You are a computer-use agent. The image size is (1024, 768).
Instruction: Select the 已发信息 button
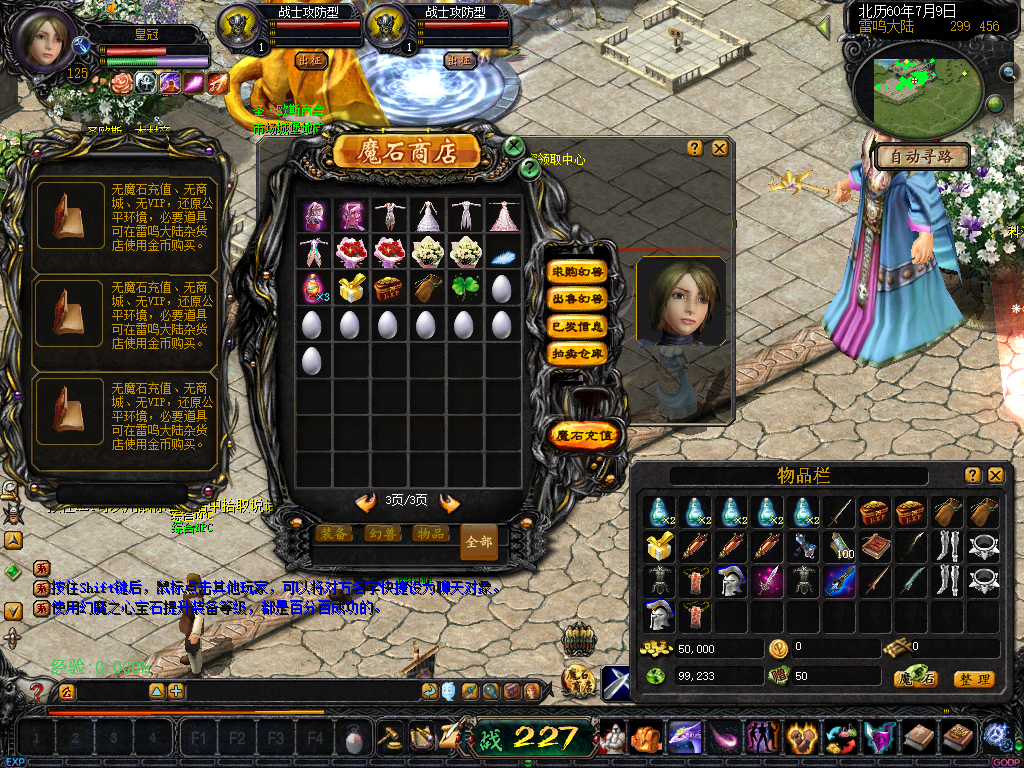(578, 326)
